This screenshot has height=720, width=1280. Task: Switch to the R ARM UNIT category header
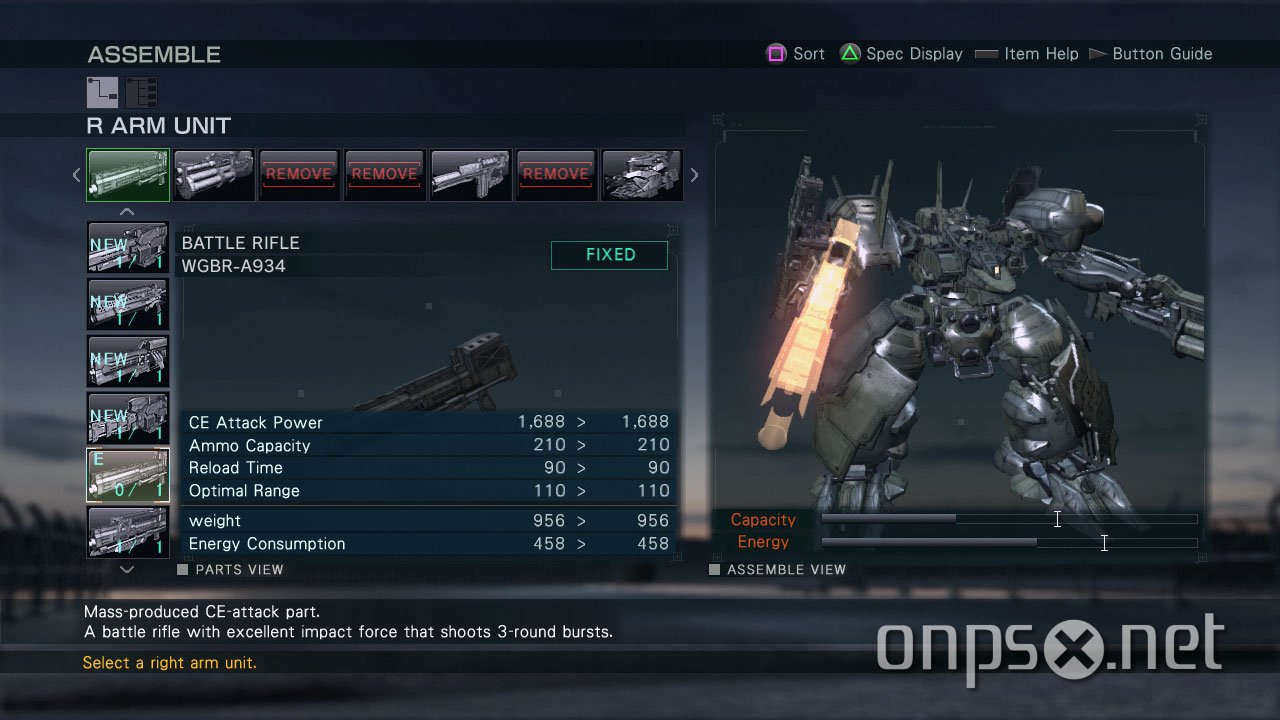(x=158, y=126)
